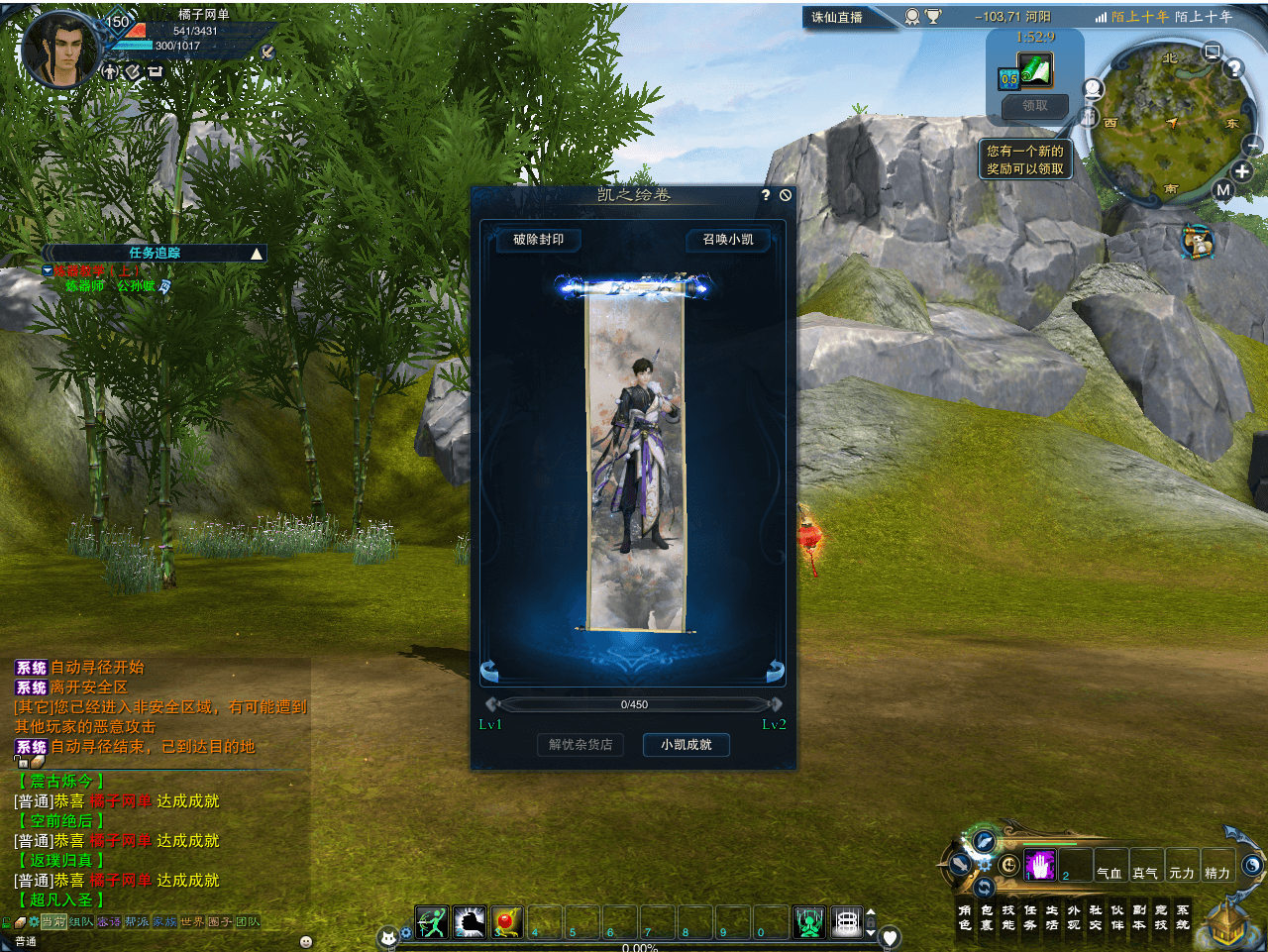1268x952 pixels.
Task: Open the 诛仙直播 live stream panel
Action: pyautogui.click(x=837, y=17)
